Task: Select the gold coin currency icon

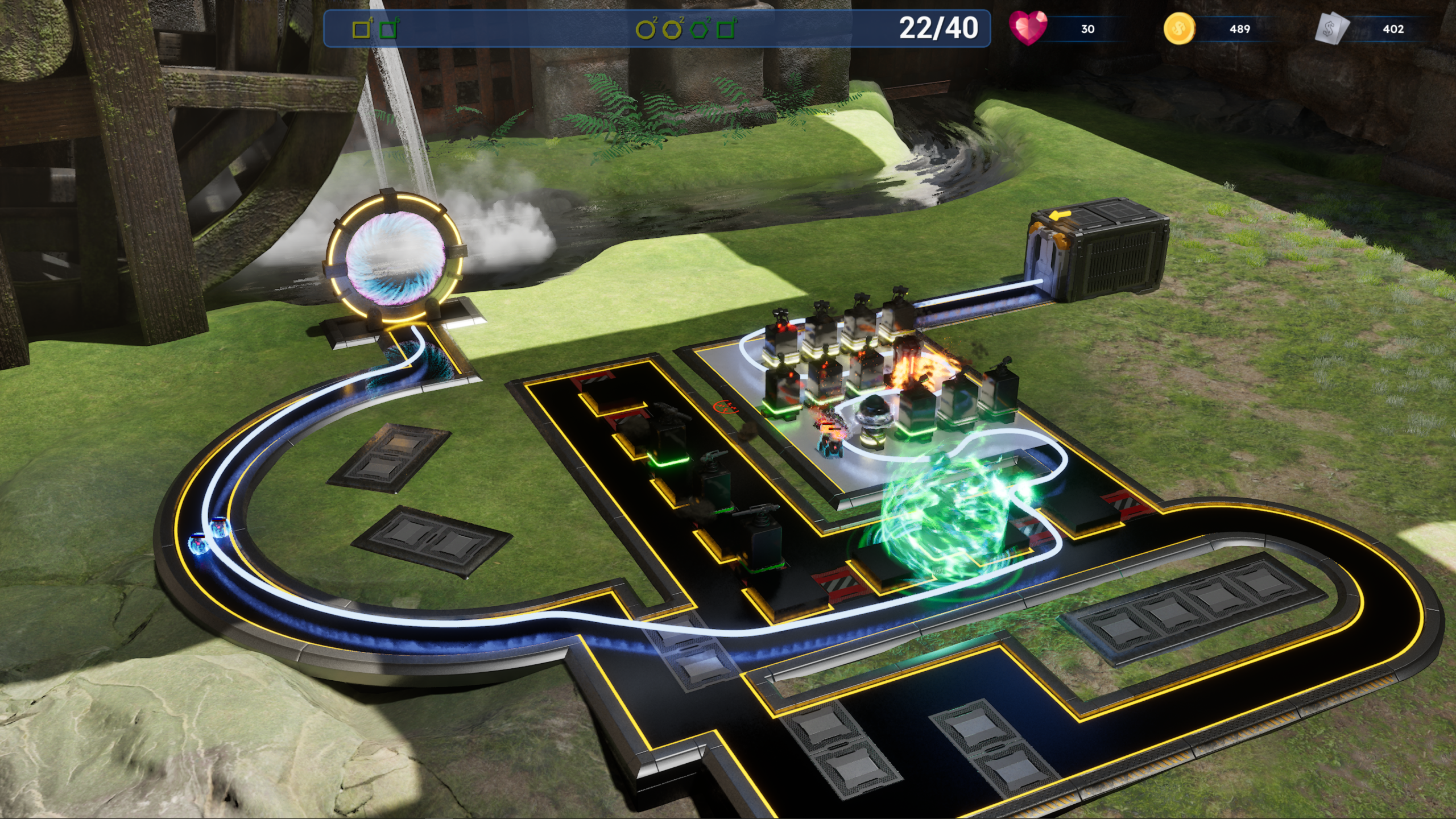Action: point(1179,28)
